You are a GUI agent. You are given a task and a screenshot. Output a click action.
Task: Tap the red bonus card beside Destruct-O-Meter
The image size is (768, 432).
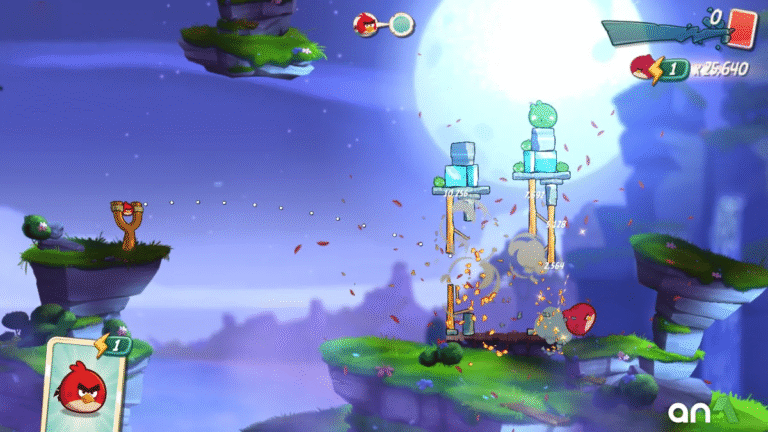point(741,23)
